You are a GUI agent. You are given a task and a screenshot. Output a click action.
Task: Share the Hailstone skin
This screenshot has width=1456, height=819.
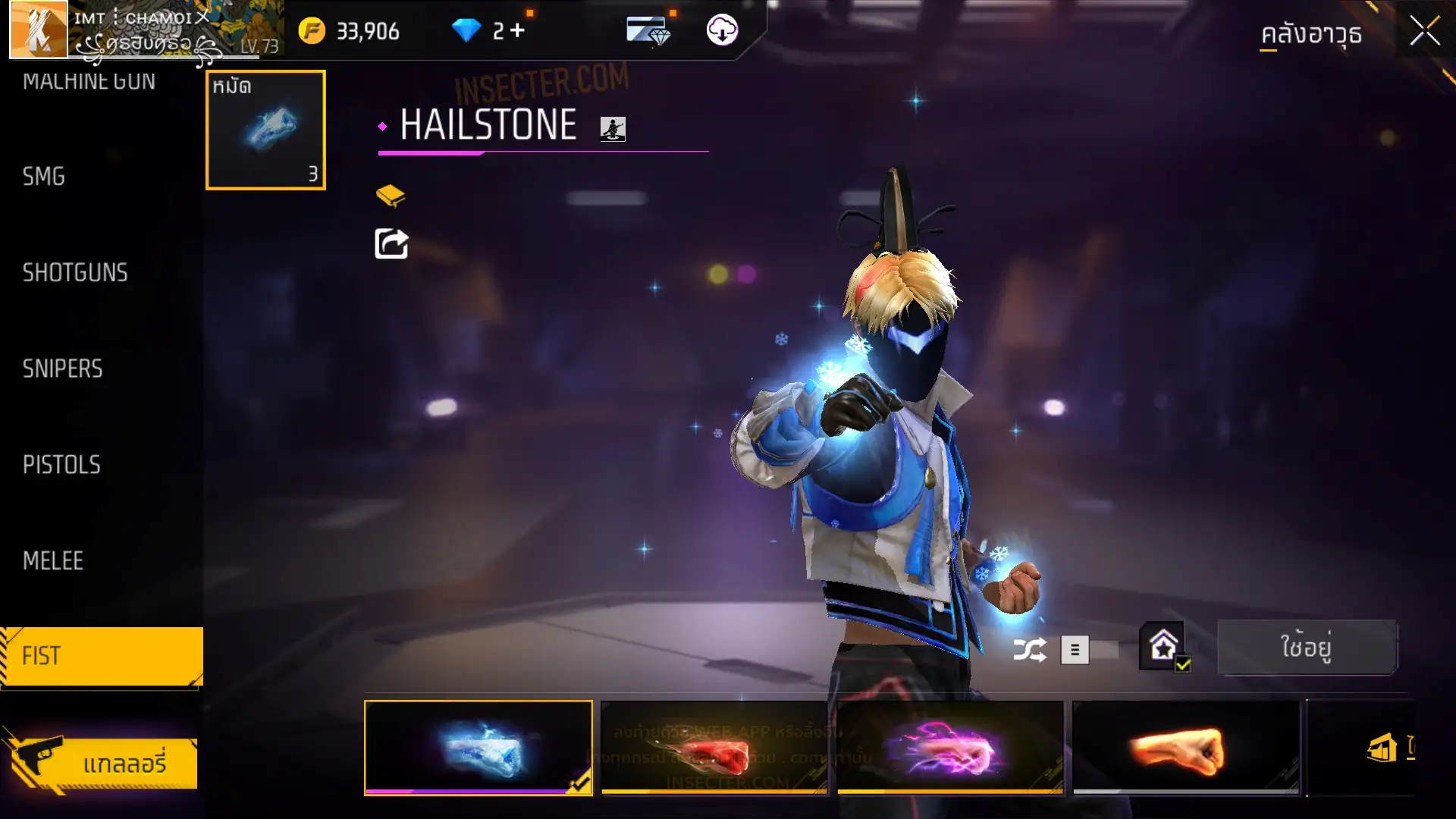click(391, 244)
